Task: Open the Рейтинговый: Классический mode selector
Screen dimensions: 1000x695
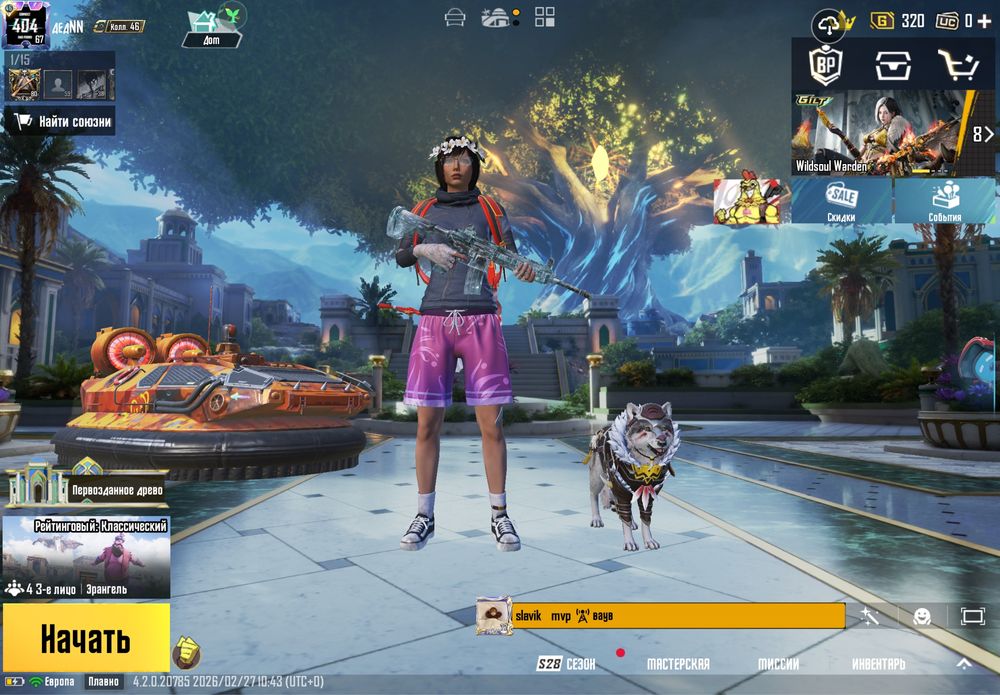Action: [x=86, y=556]
